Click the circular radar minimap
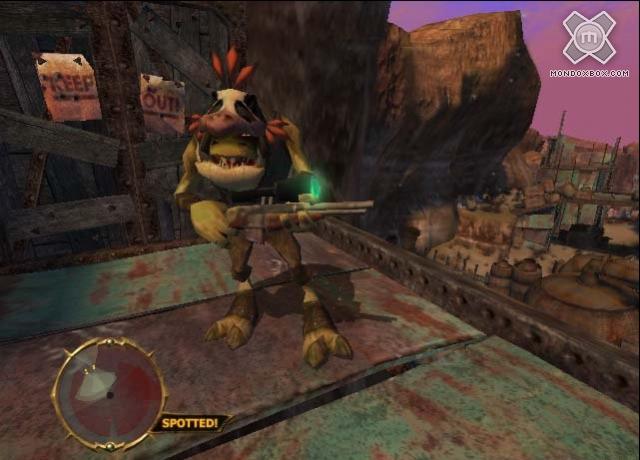640x460 pixels. point(108,389)
